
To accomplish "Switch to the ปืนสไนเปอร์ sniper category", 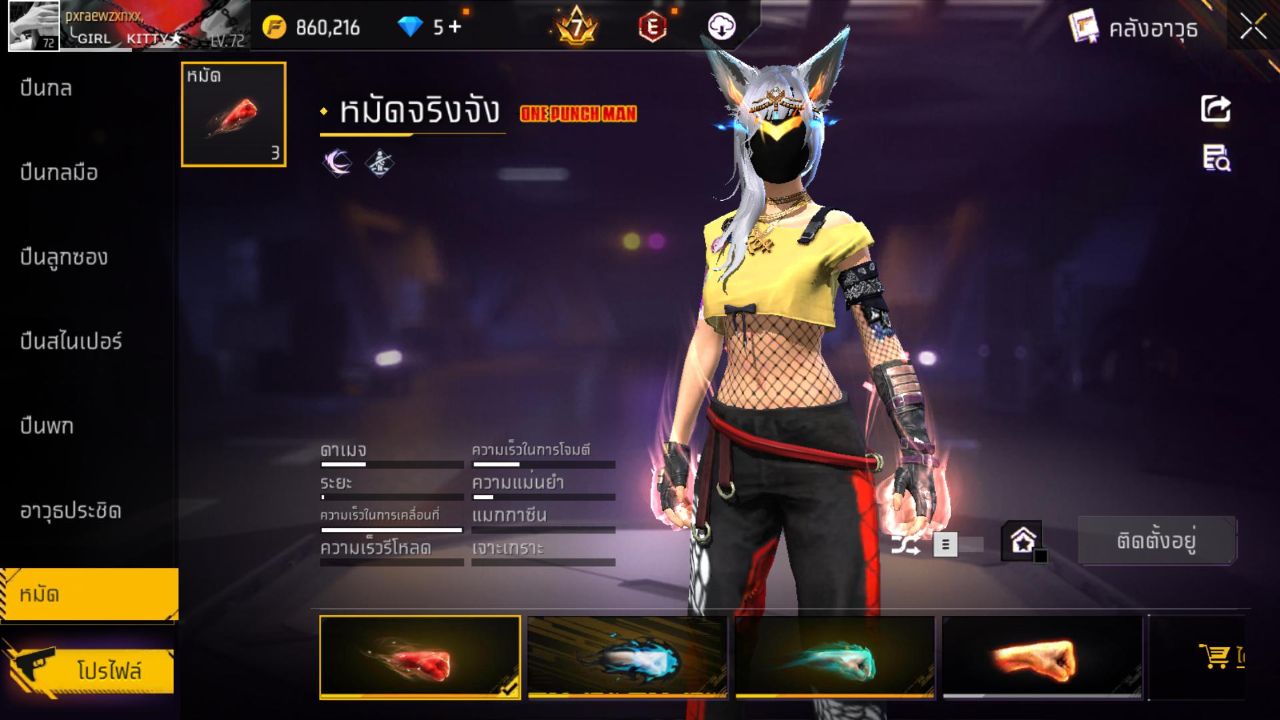I will point(70,341).
